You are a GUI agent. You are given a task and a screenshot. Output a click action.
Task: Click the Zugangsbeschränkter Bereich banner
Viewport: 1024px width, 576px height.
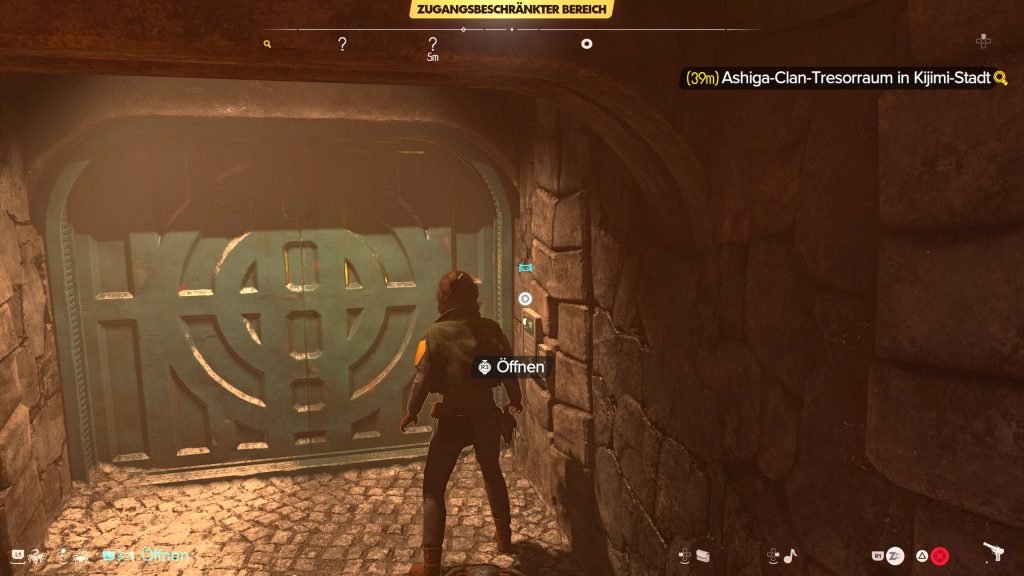pos(511,10)
